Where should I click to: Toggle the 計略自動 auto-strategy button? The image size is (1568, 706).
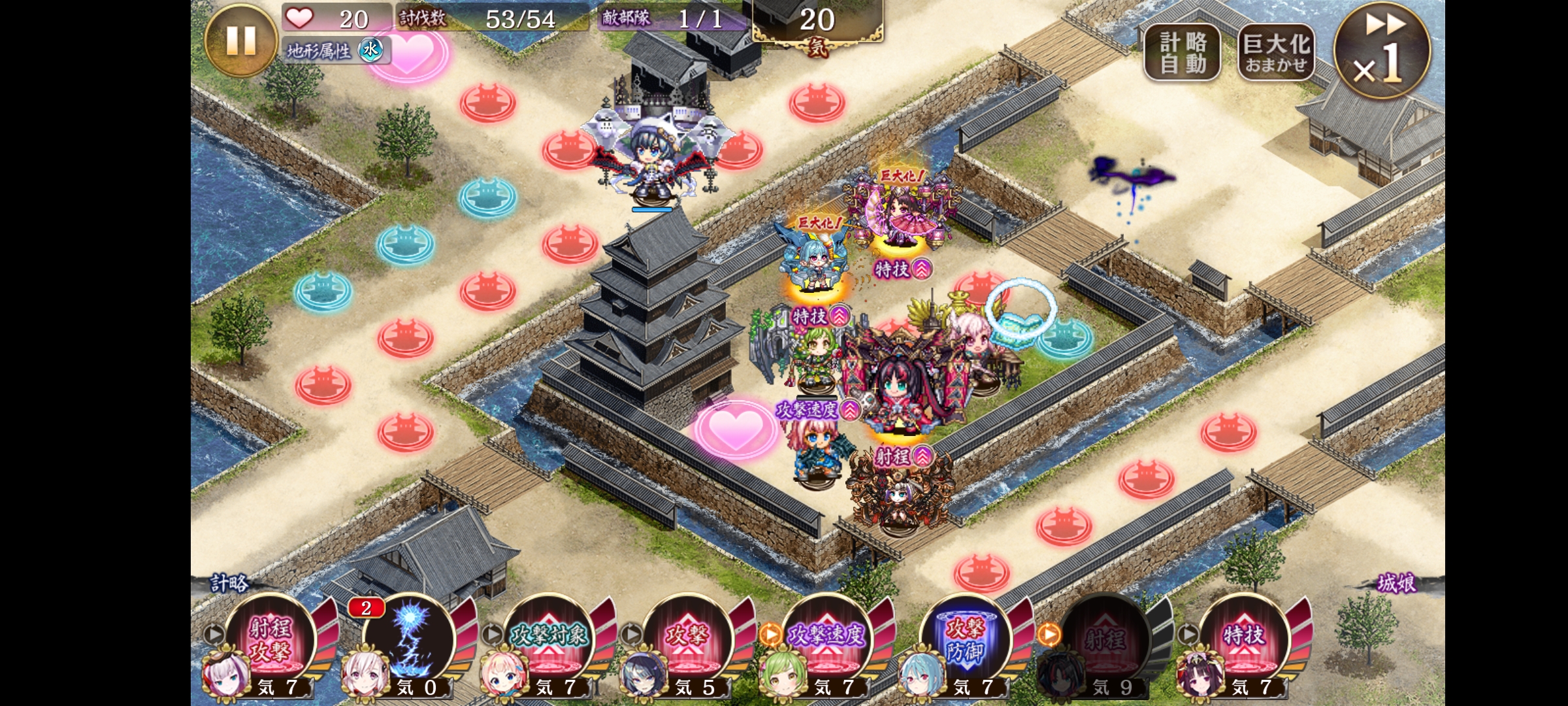(1182, 53)
